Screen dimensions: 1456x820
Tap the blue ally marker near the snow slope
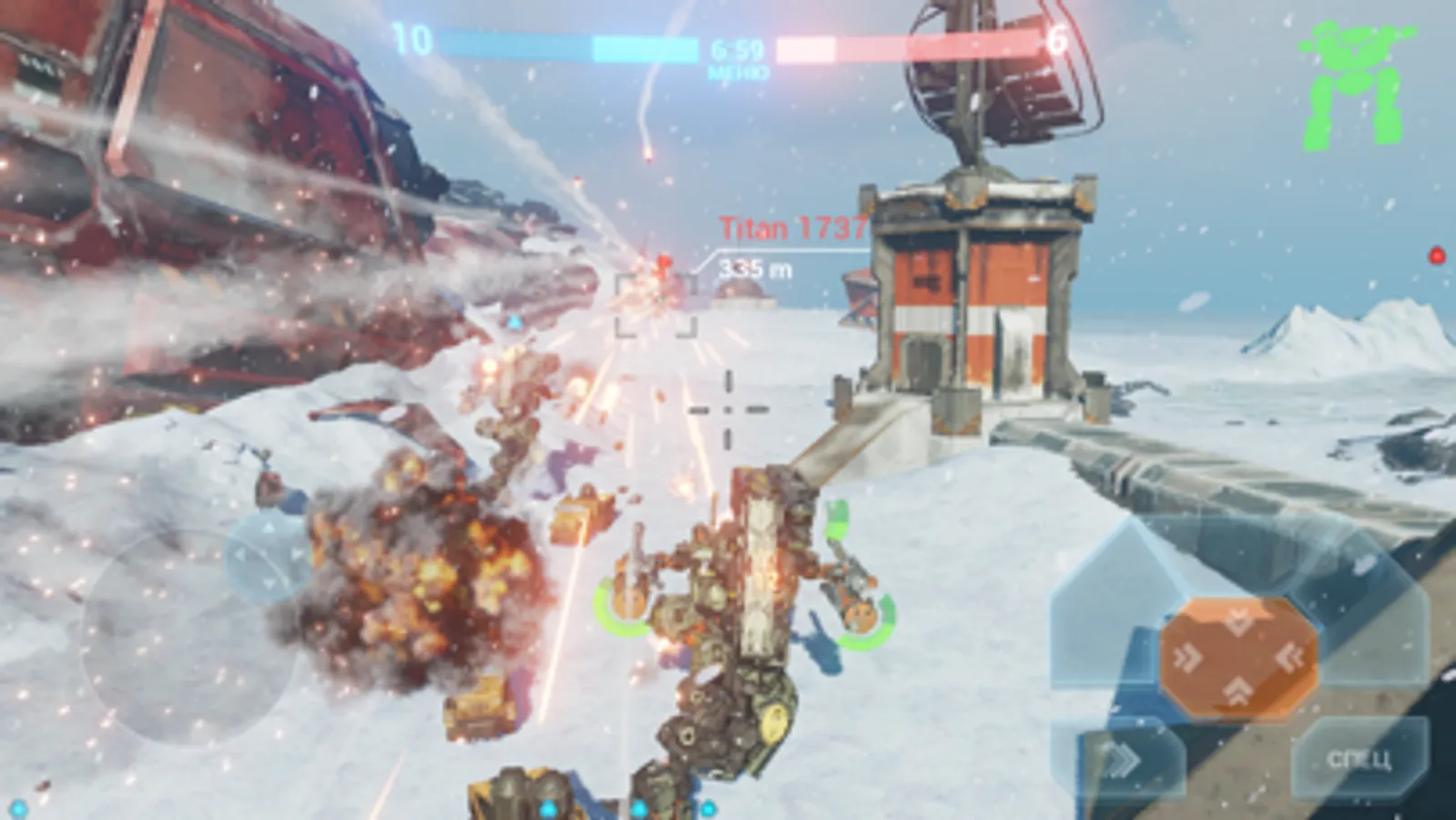click(x=514, y=321)
